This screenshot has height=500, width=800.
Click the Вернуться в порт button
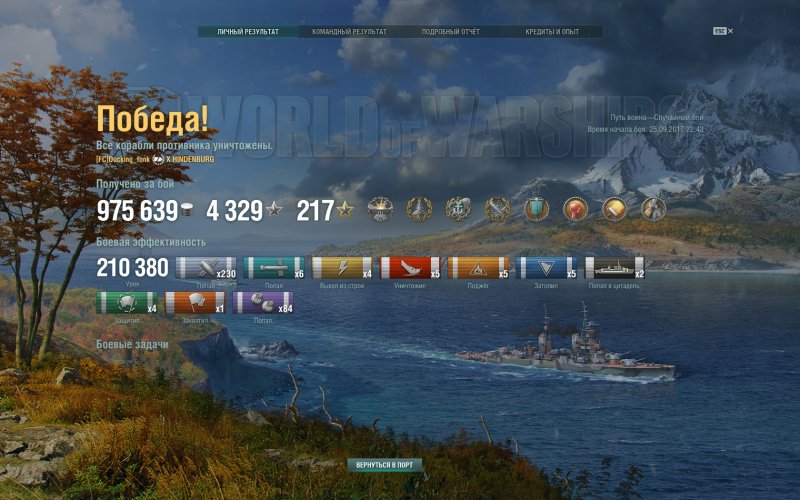tap(386, 465)
